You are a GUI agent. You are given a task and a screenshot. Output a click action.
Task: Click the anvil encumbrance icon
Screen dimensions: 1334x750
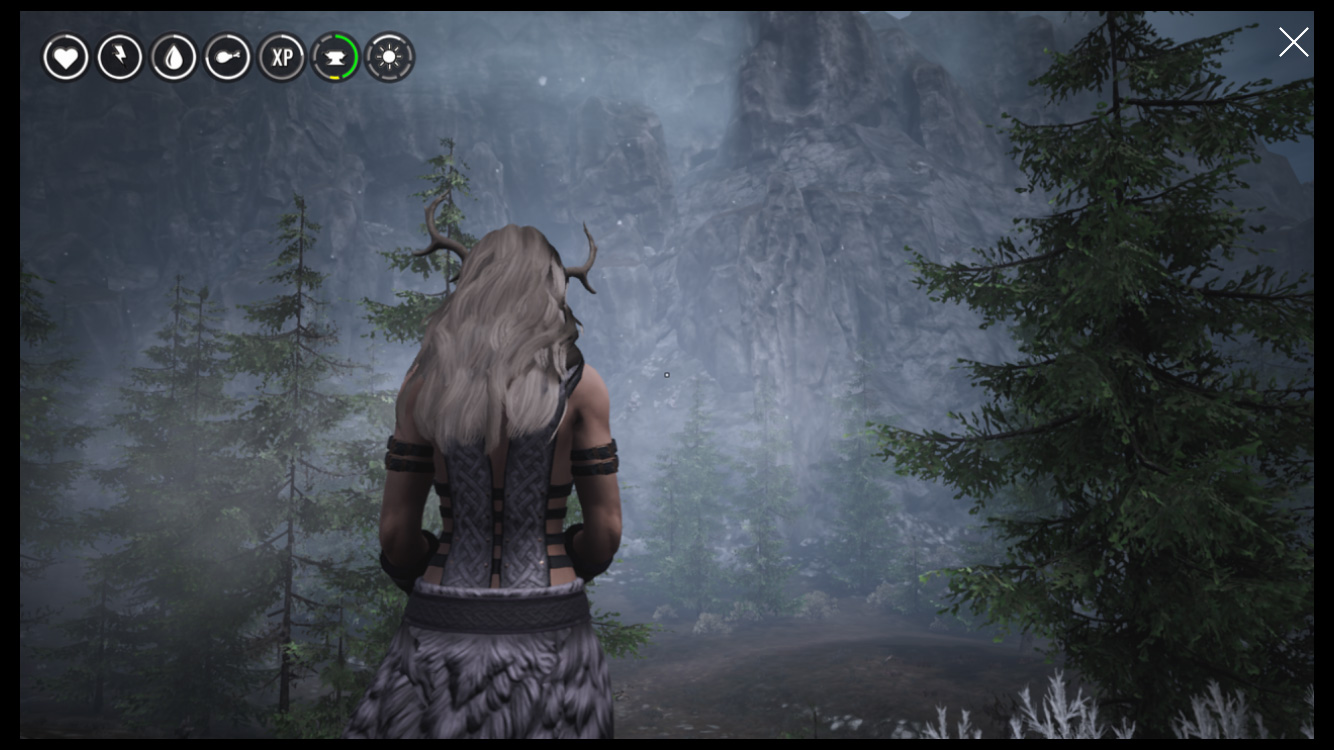[x=335, y=58]
